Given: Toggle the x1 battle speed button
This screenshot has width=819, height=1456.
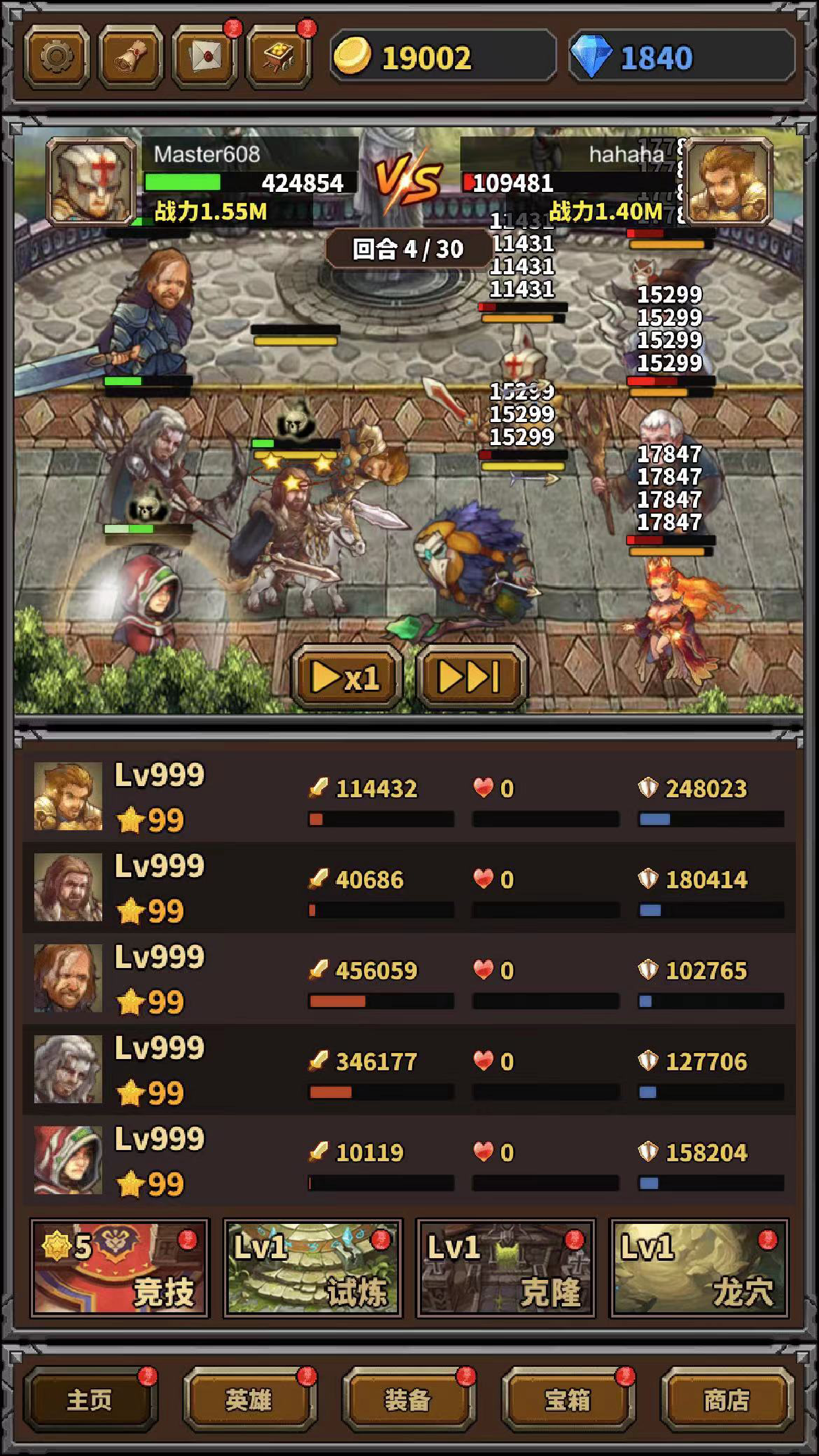Looking at the screenshot, I should click(346, 677).
